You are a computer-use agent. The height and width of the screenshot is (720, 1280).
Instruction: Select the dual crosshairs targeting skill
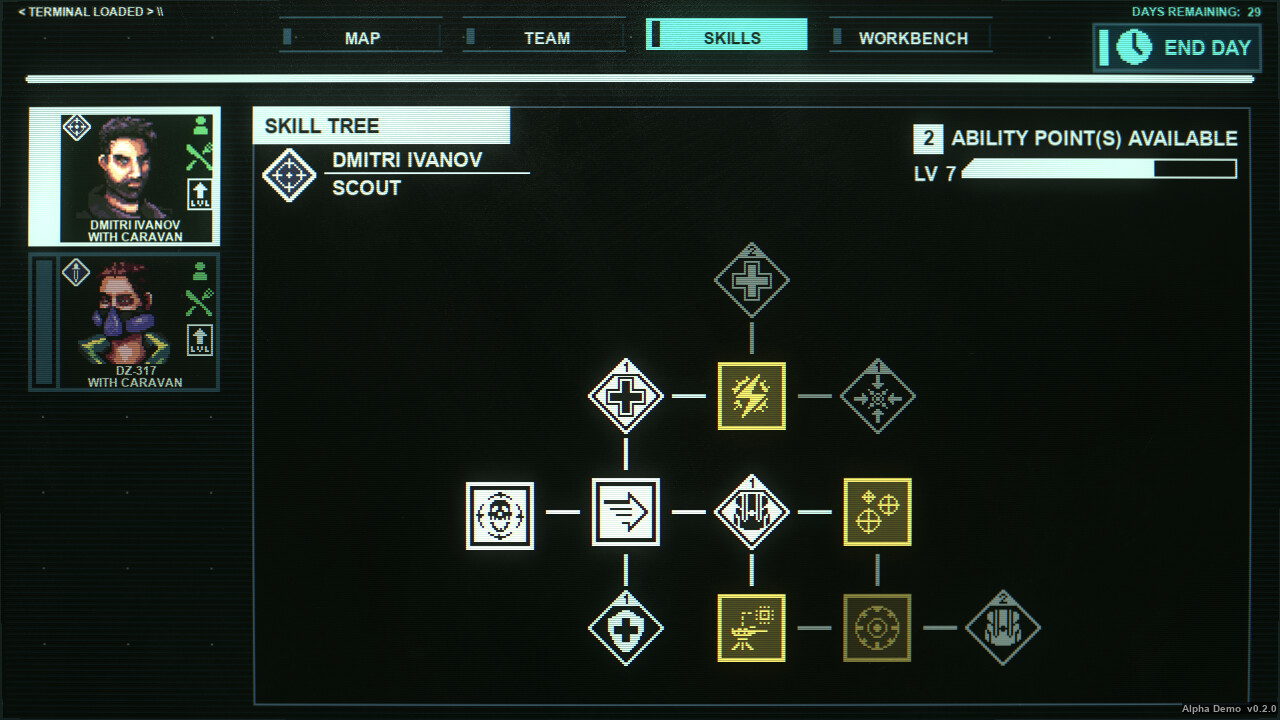877,512
